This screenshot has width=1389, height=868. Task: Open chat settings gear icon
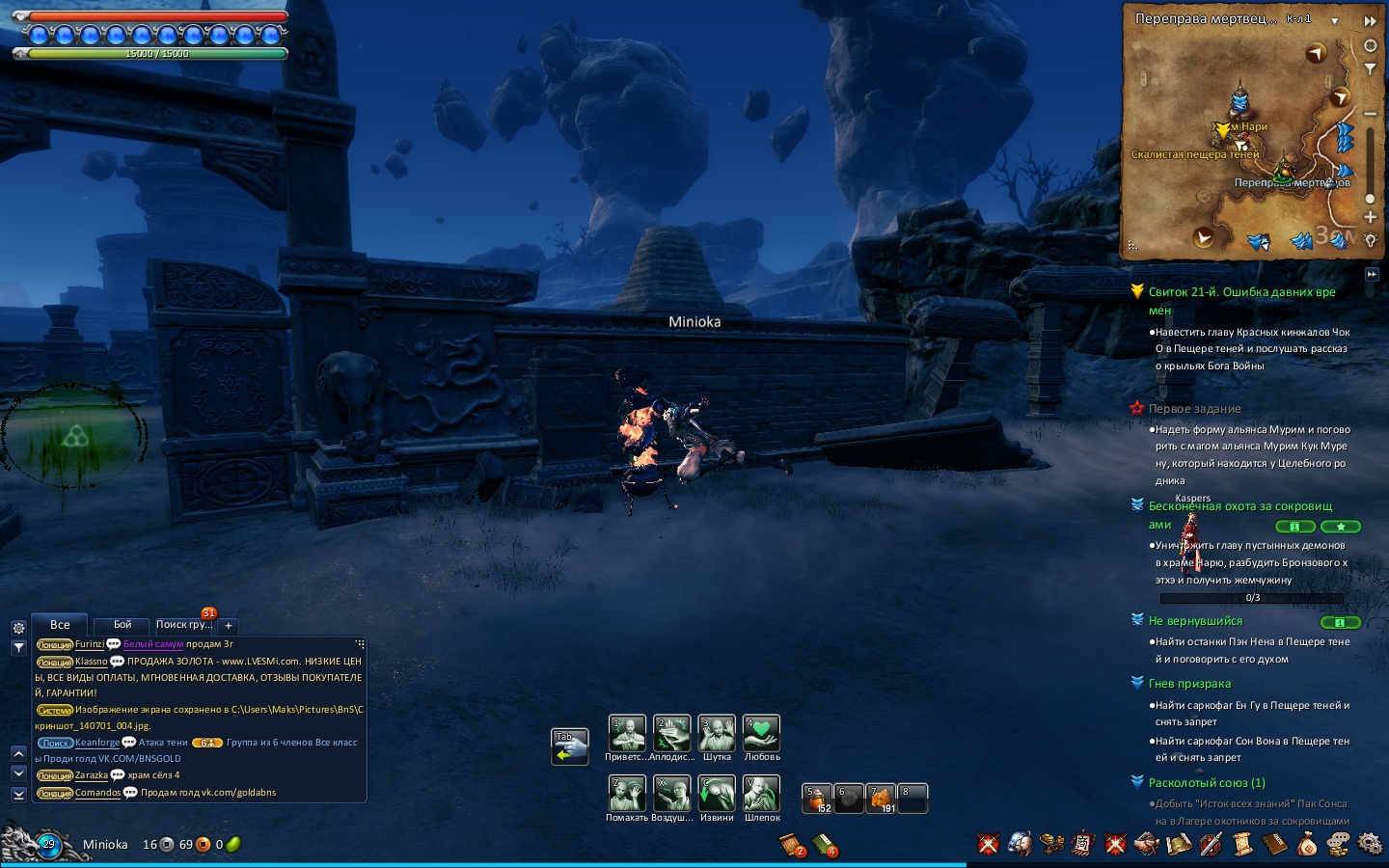tap(18, 628)
